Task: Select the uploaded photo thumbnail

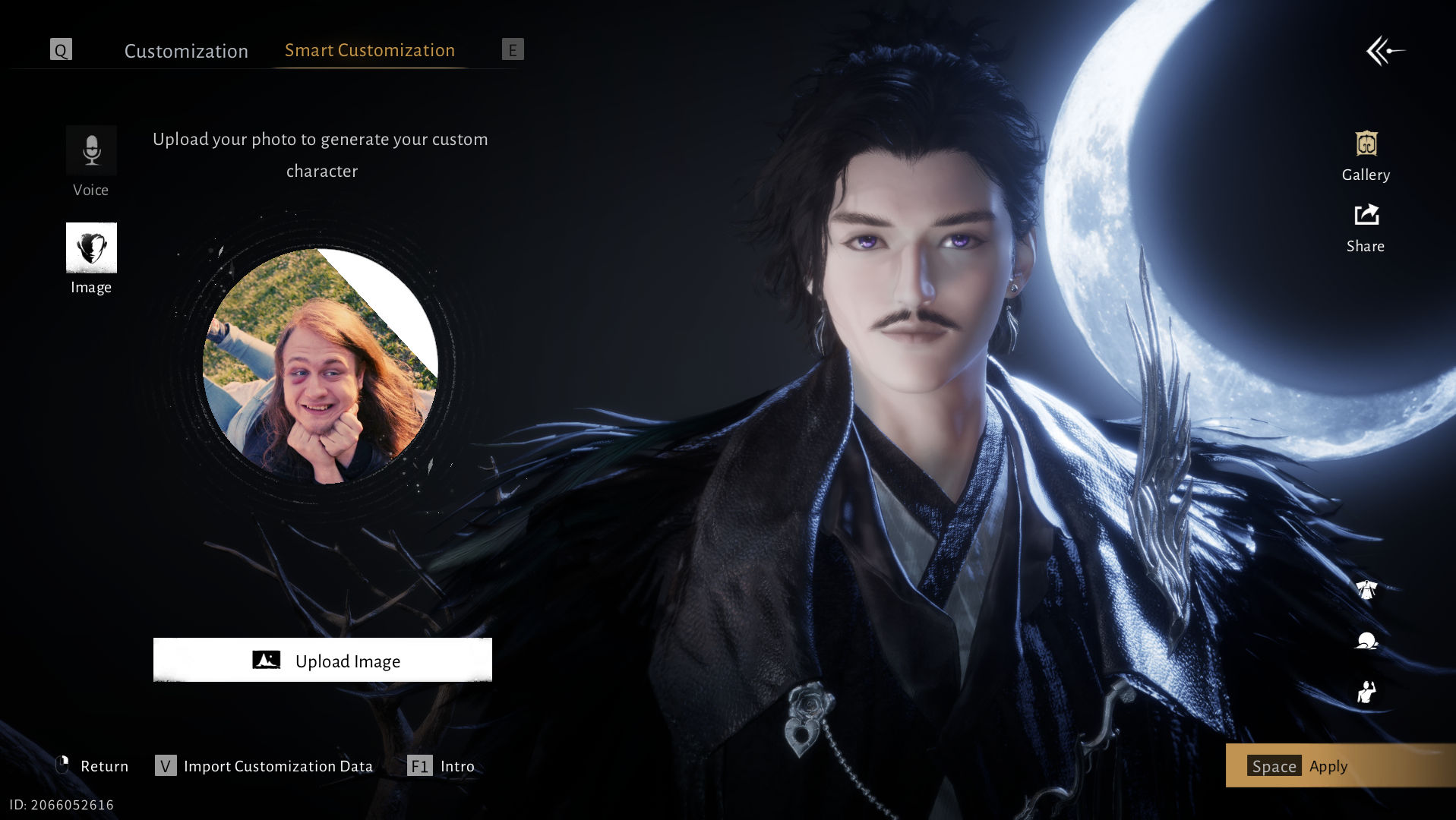Action: click(320, 366)
